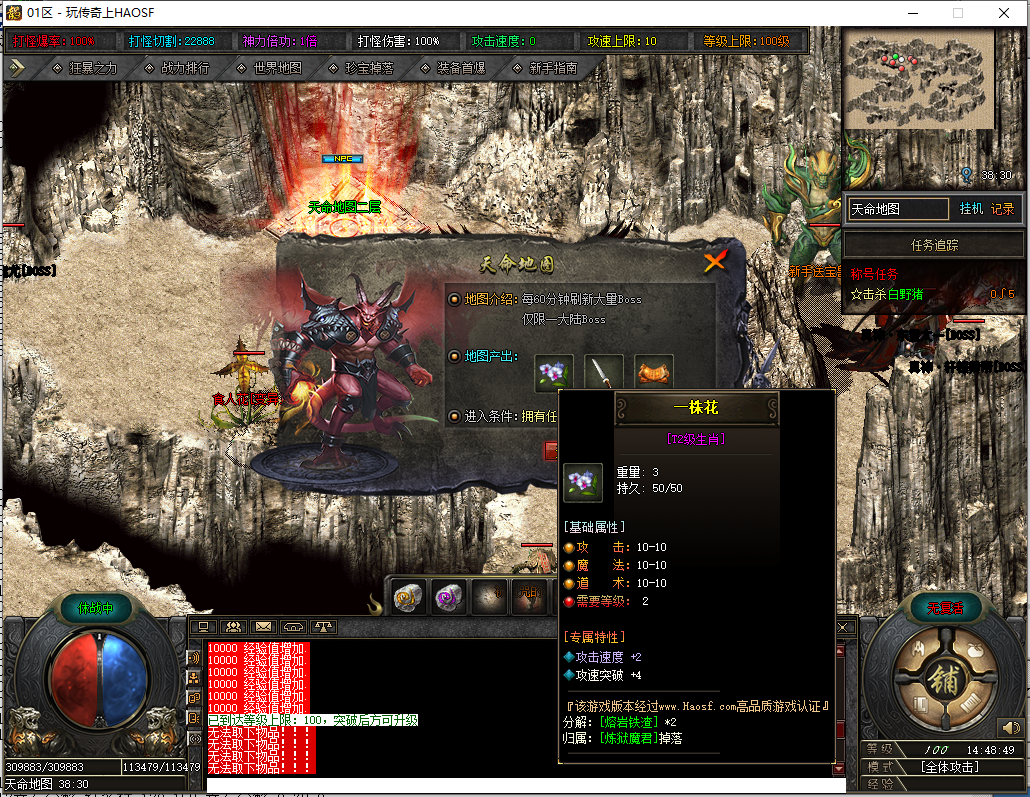
Task: Select the orange scroll drop item
Action: pyautogui.click(x=654, y=372)
